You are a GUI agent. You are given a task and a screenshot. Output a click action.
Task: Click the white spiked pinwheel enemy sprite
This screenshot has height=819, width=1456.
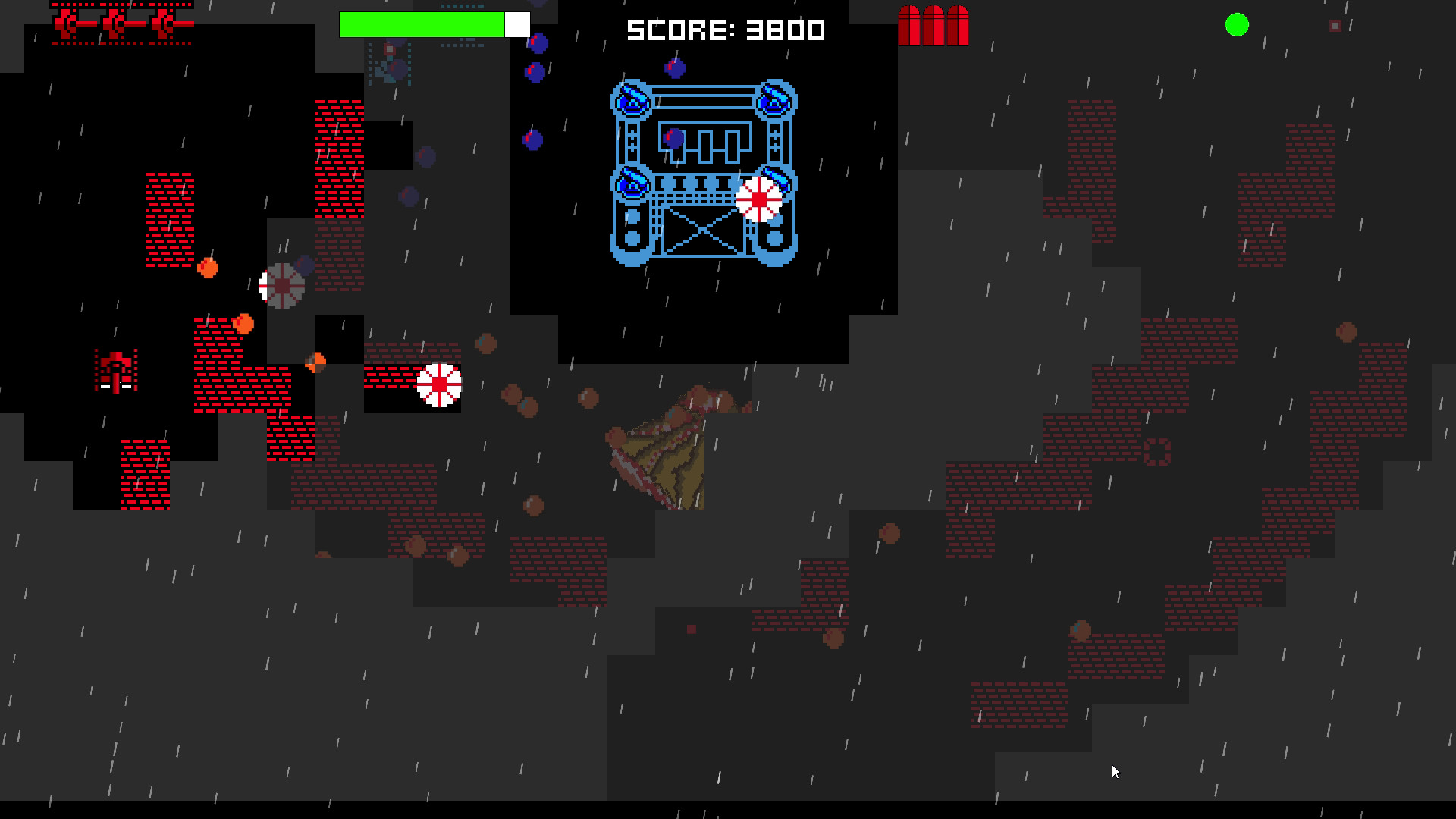pyautogui.click(x=440, y=385)
